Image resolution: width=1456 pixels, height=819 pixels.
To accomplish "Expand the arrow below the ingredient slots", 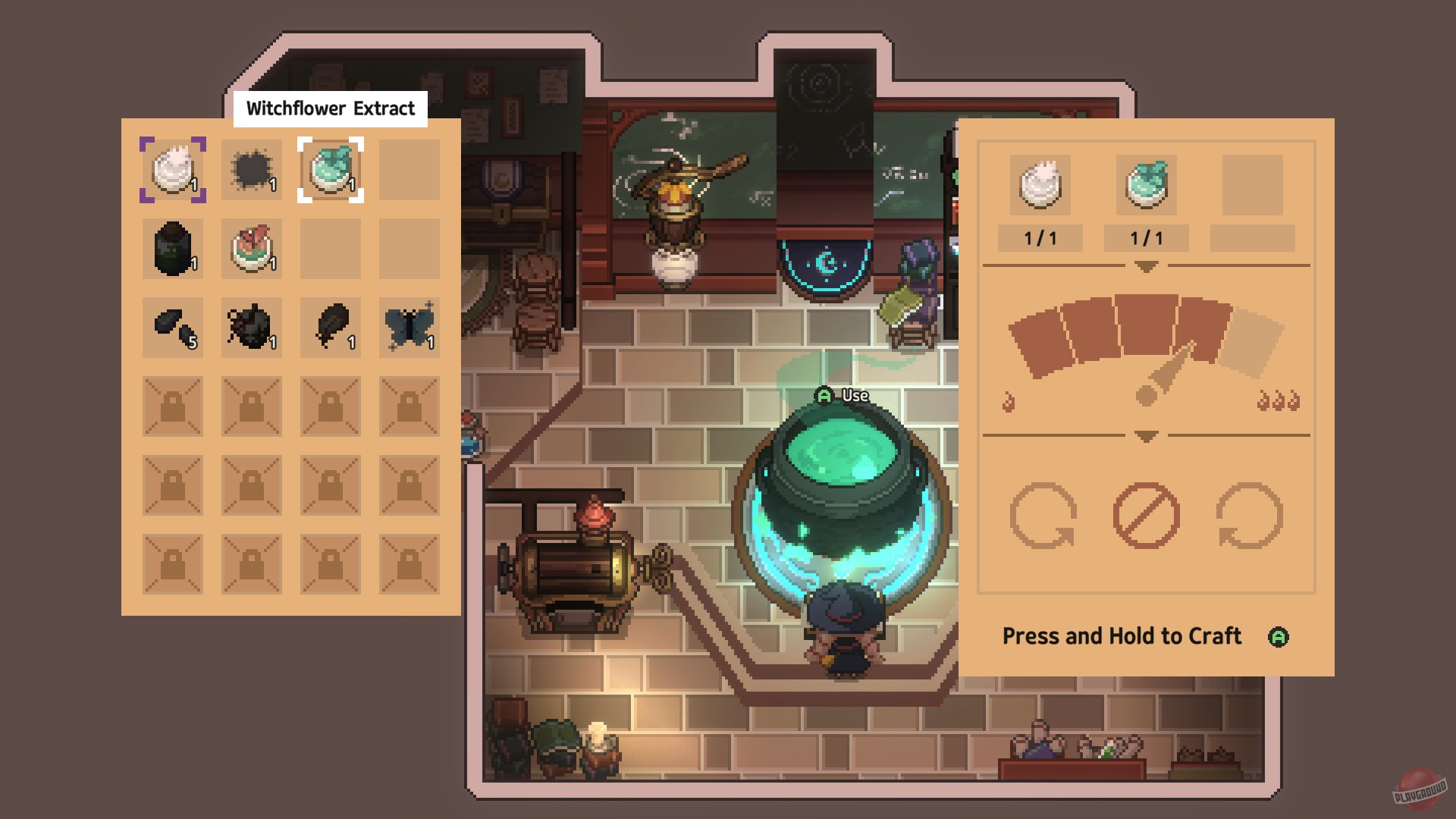I will (1145, 267).
